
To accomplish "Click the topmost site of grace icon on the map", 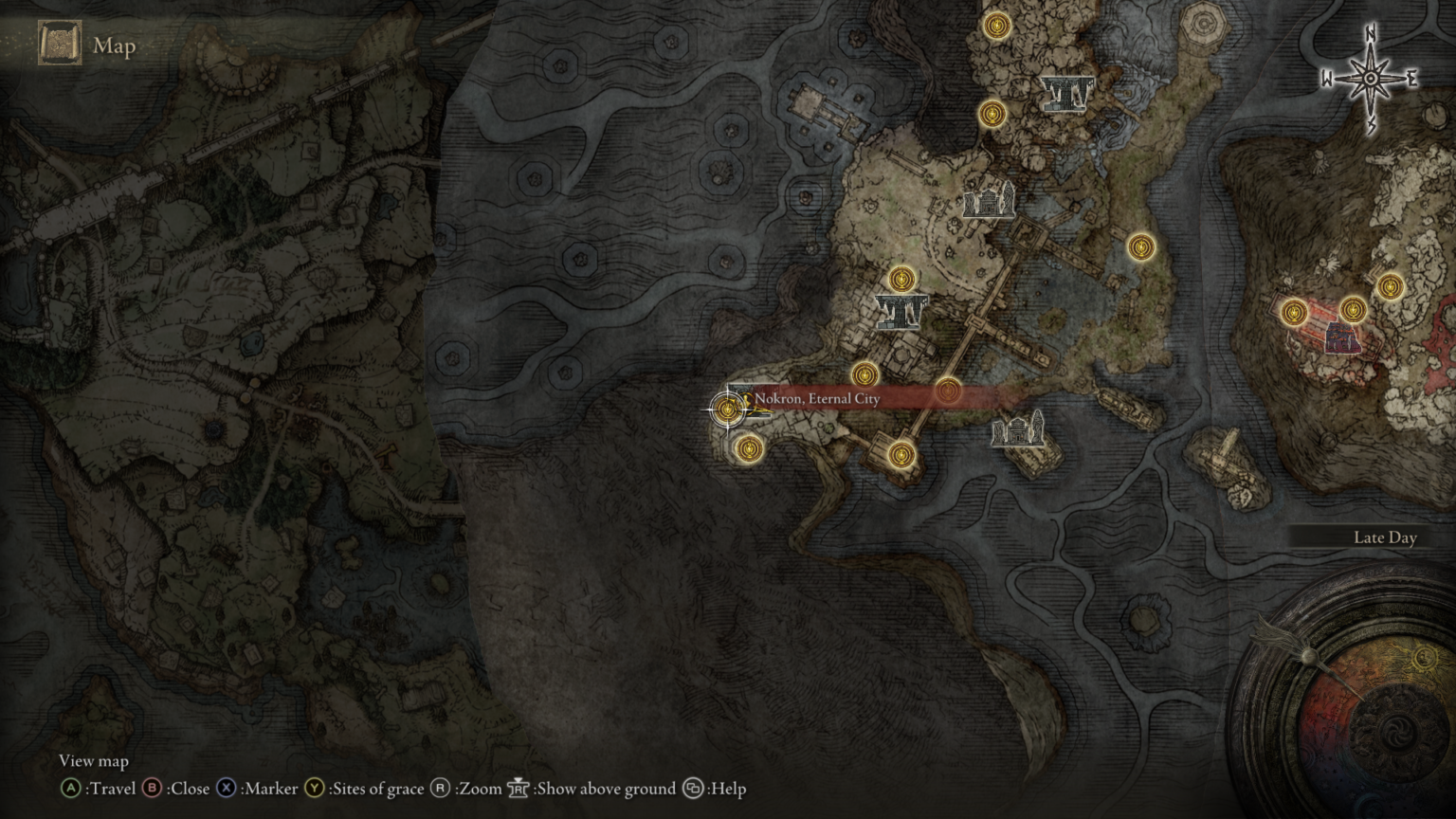I will coord(994,27).
